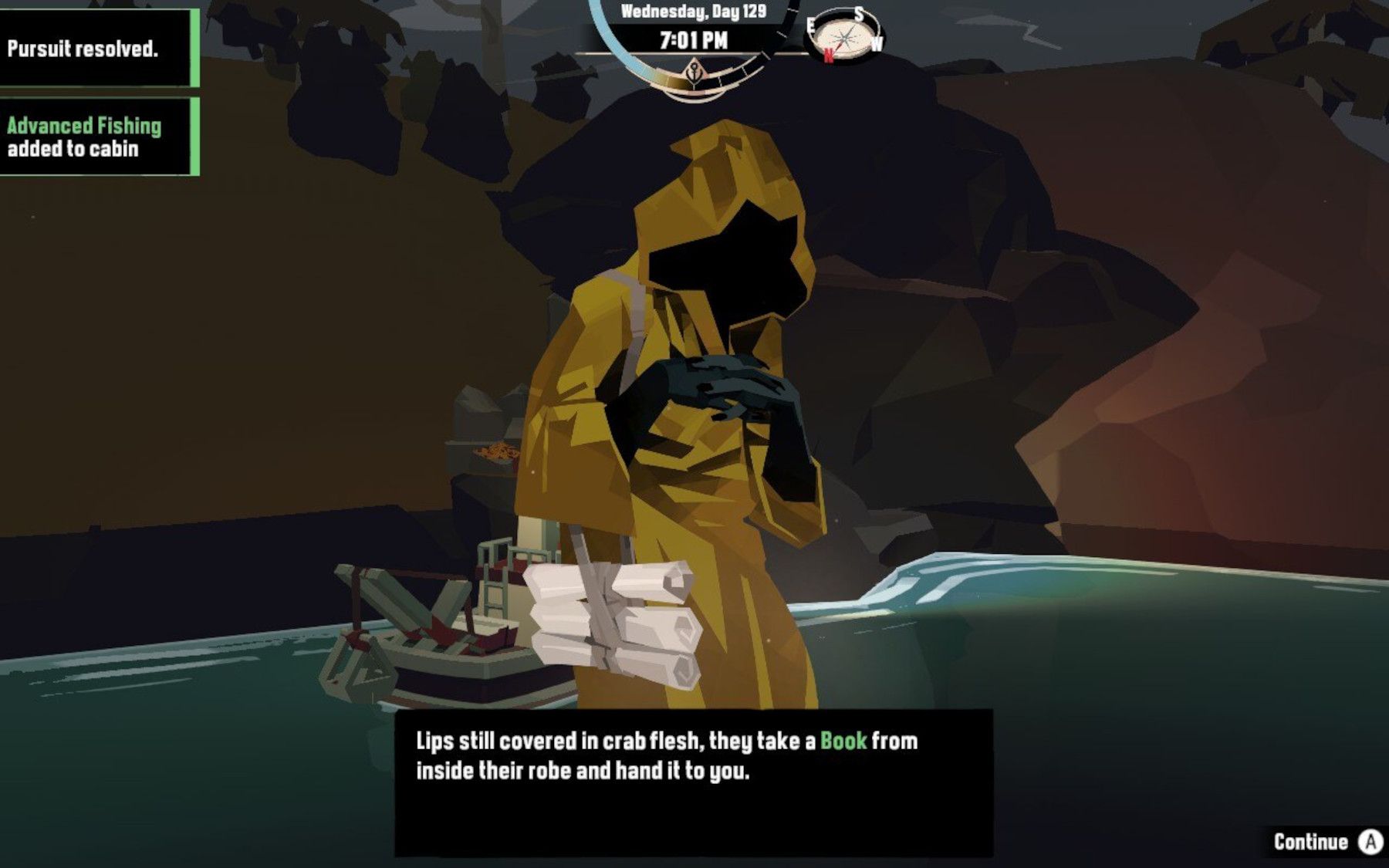Click the E marker on the compass

pyautogui.click(x=811, y=24)
